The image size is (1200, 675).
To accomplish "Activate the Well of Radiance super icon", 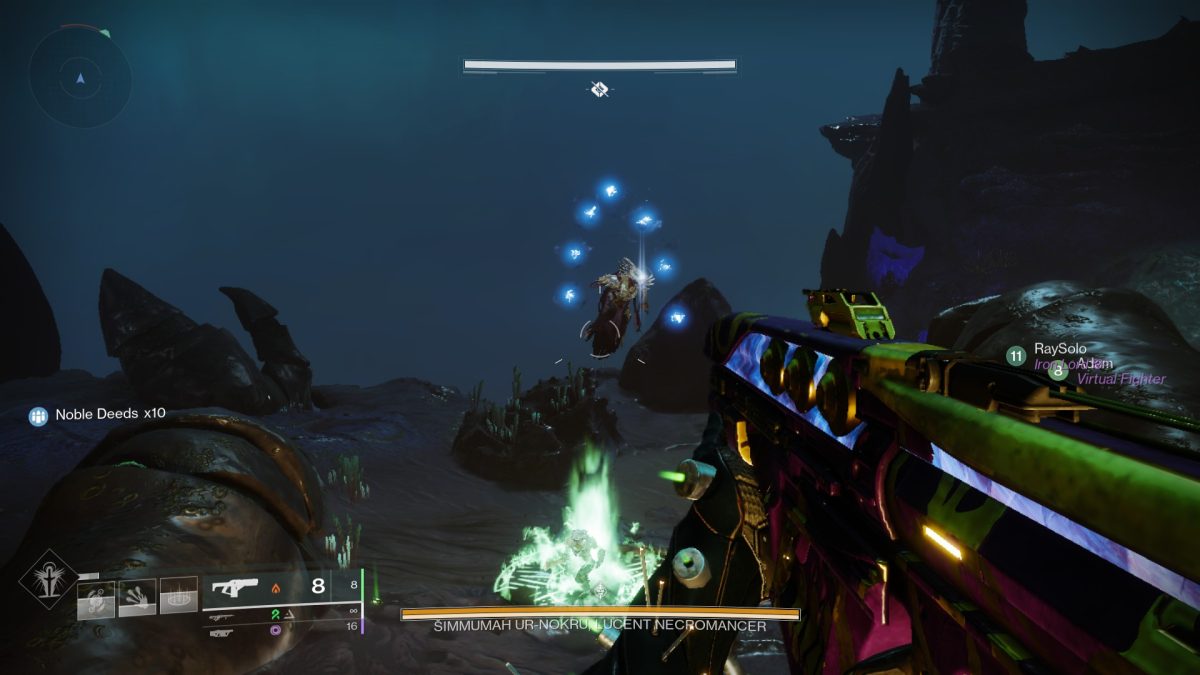I will (x=46, y=579).
